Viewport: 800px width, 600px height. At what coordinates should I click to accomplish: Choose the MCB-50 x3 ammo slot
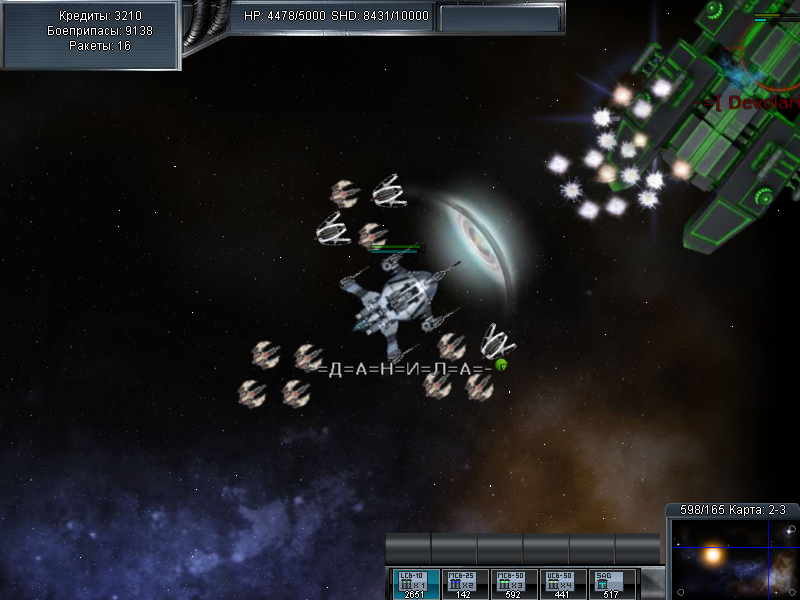pos(514,584)
